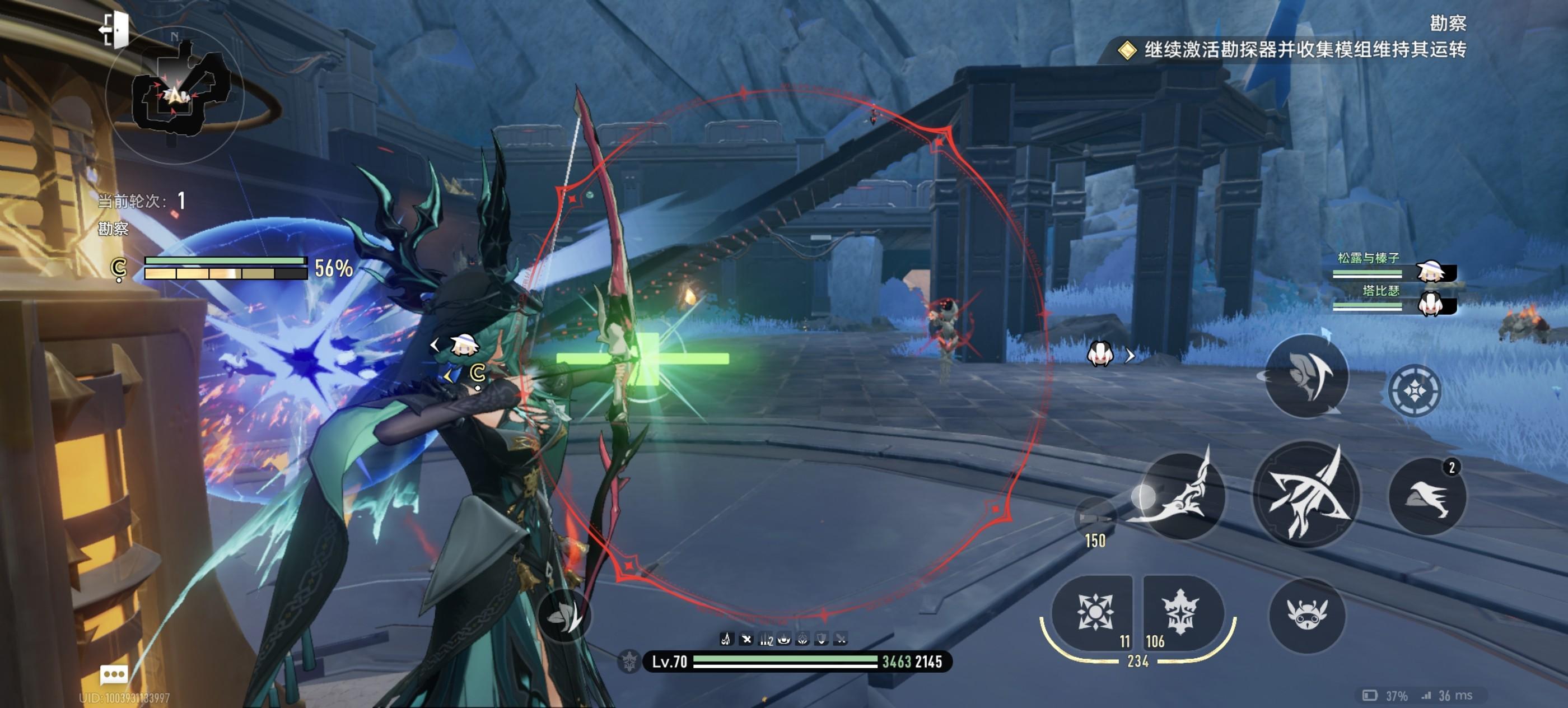1568x708 pixels.
Task: Trigger the jump leap button
Action: [1306, 376]
